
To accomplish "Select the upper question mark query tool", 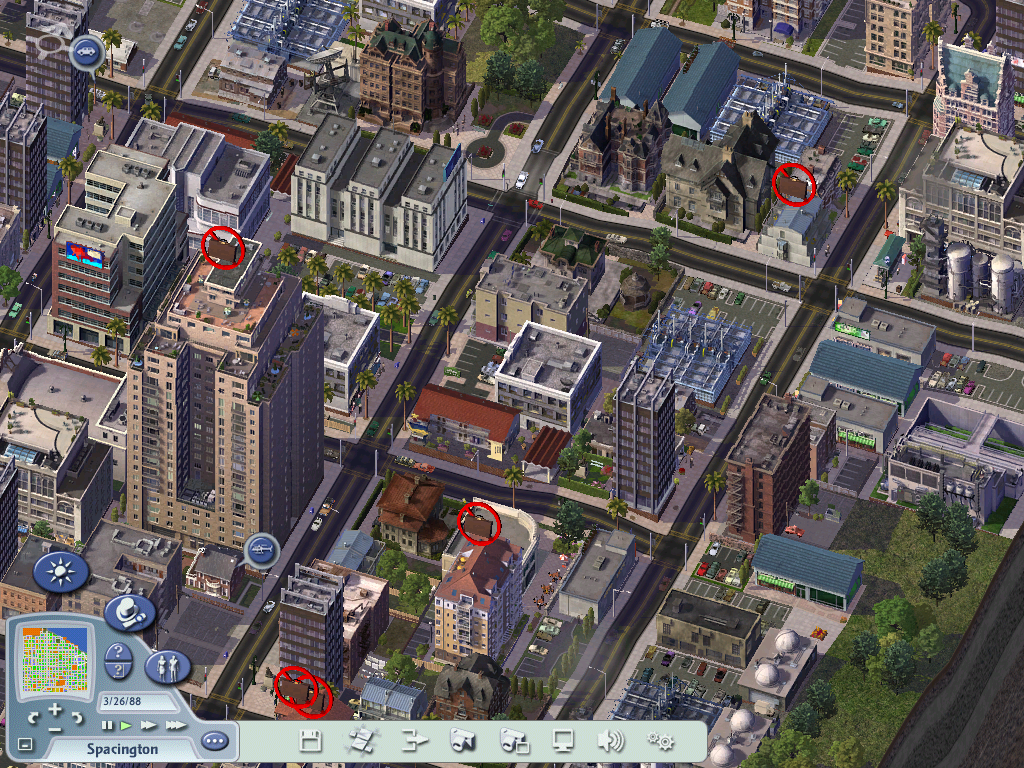I will tap(118, 652).
